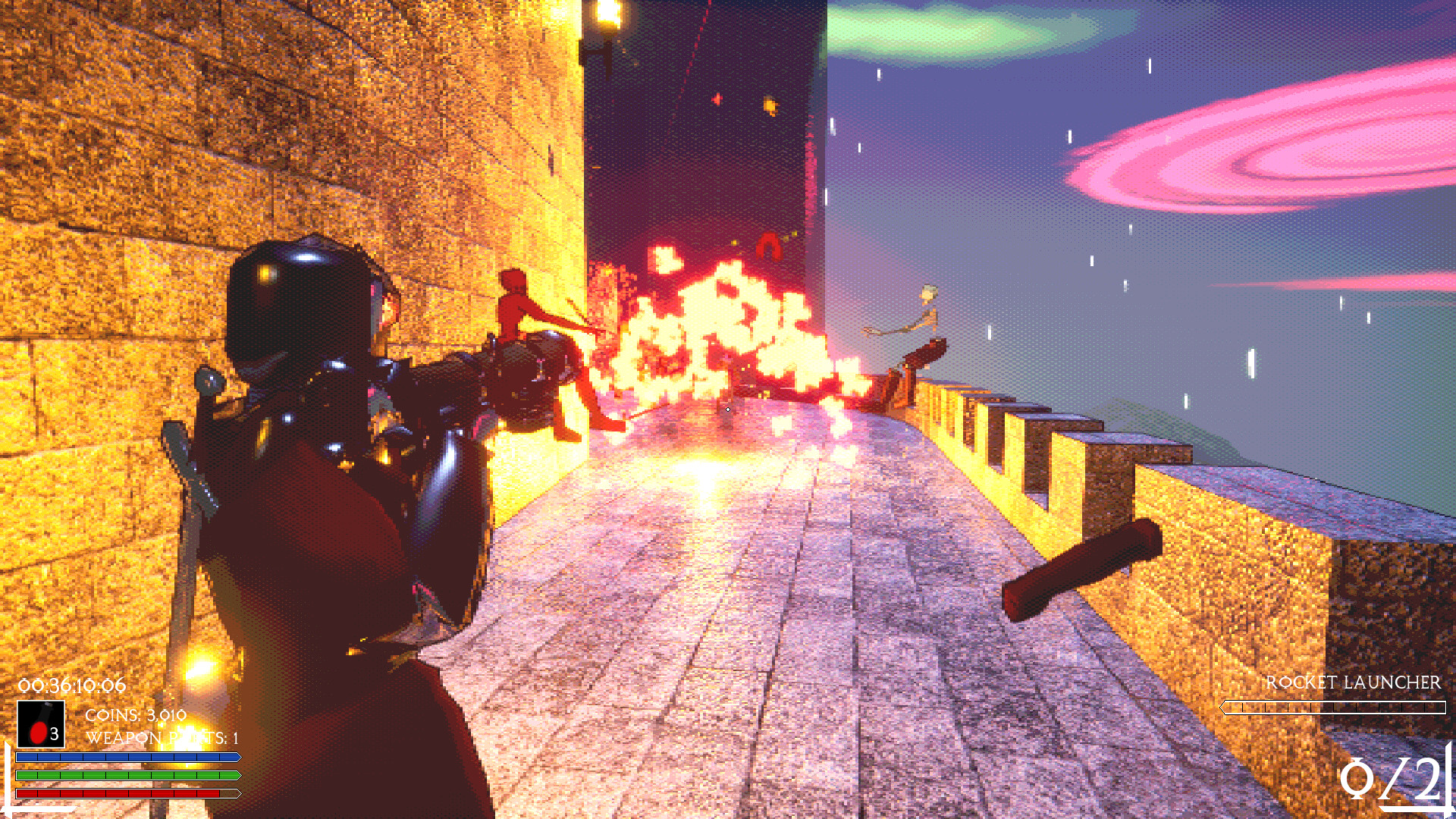Select the red grenade item slot

(x=41, y=724)
